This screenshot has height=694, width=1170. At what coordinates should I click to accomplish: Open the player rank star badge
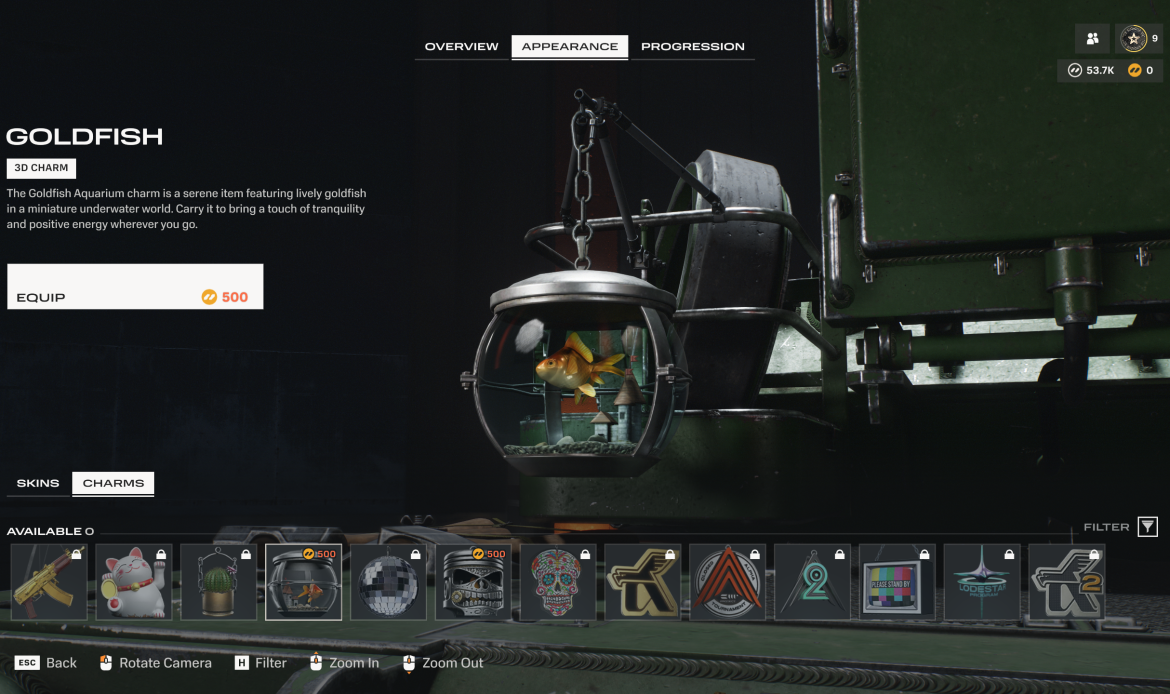tap(1133, 39)
